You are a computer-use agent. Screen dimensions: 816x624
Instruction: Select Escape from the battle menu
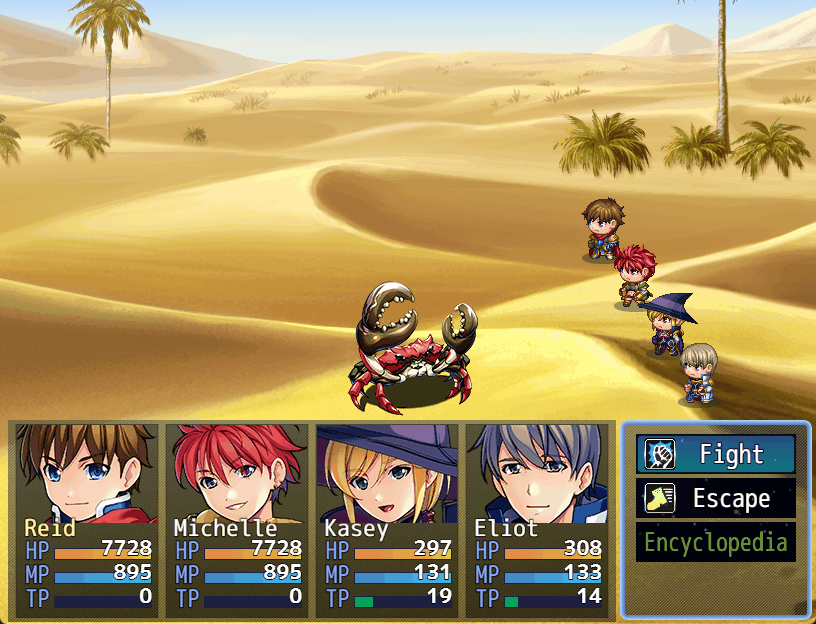tap(716, 499)
